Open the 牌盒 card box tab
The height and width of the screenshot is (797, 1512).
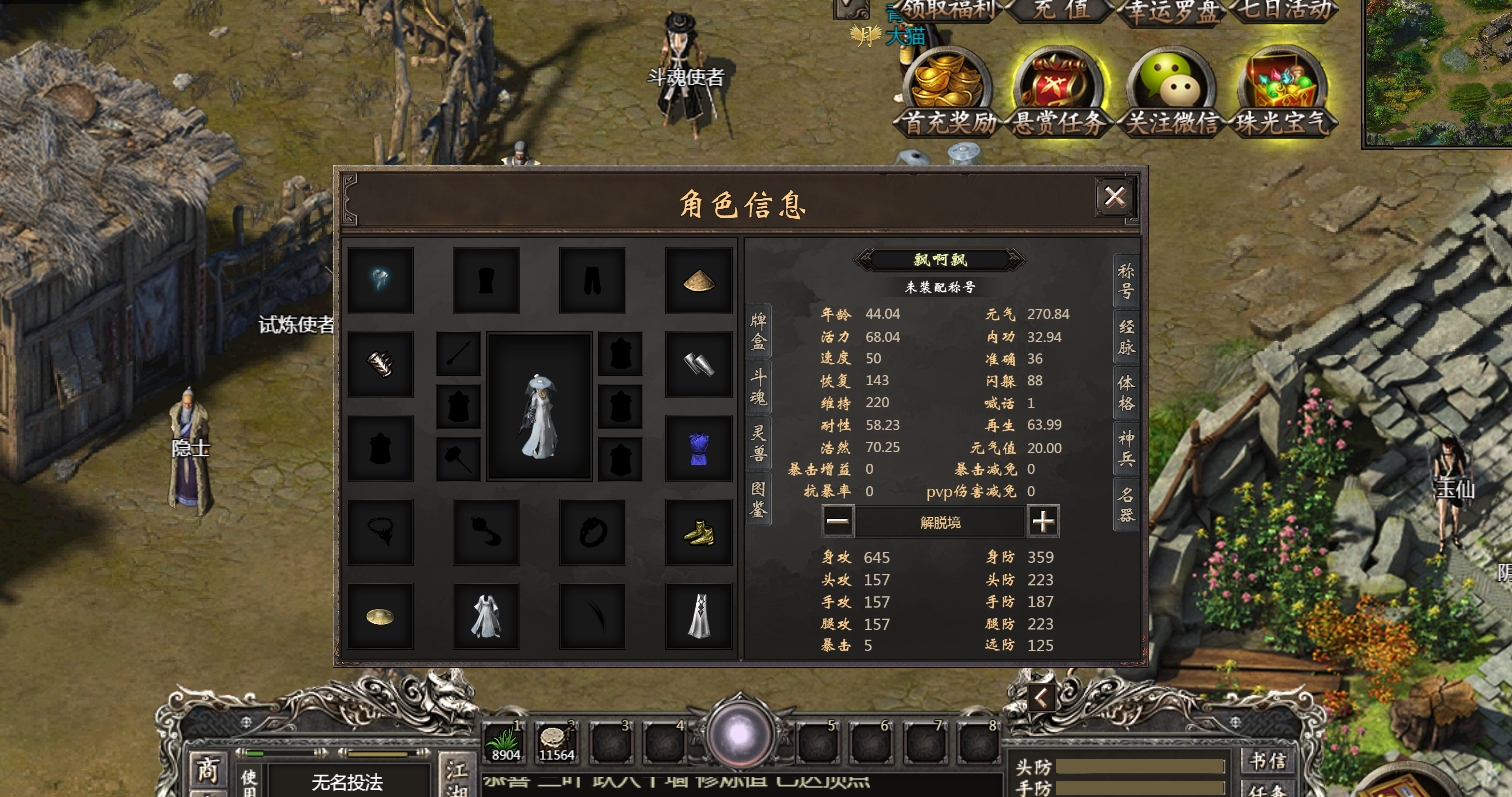759,332
